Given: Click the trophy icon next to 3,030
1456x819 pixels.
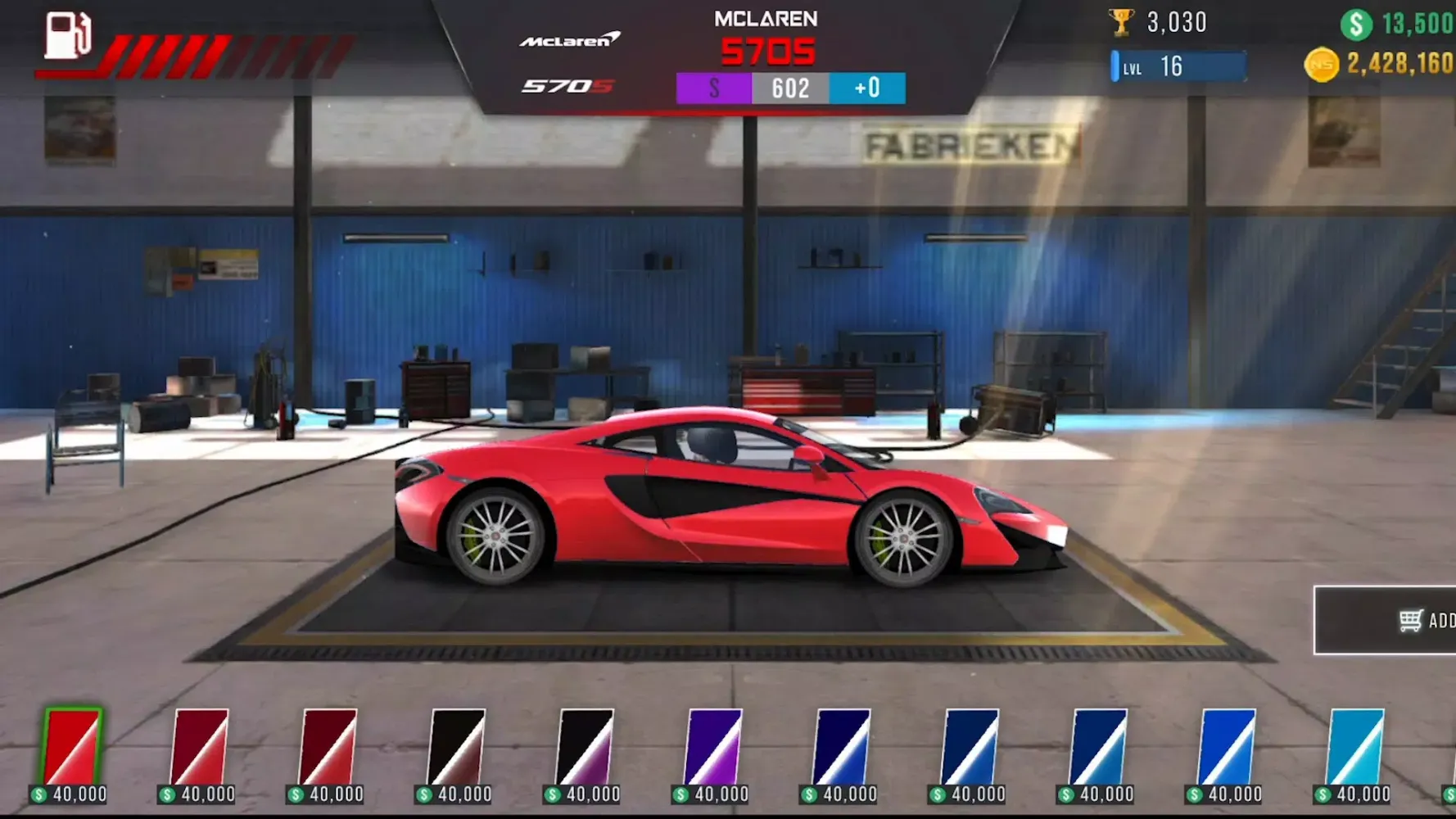Looking at the screenshot, I should (1122, 22).
